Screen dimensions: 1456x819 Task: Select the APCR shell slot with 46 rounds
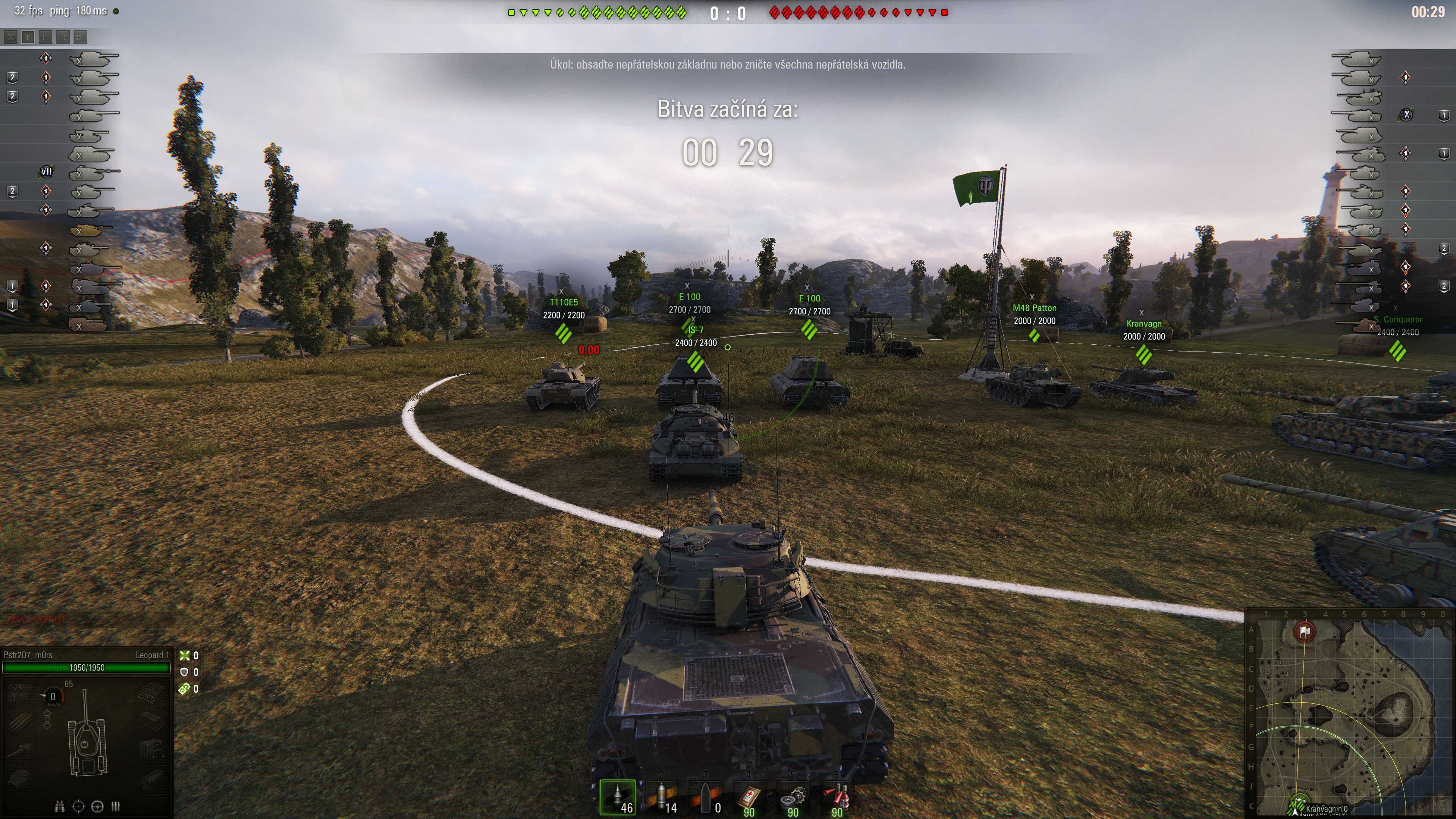pos(618,797)
